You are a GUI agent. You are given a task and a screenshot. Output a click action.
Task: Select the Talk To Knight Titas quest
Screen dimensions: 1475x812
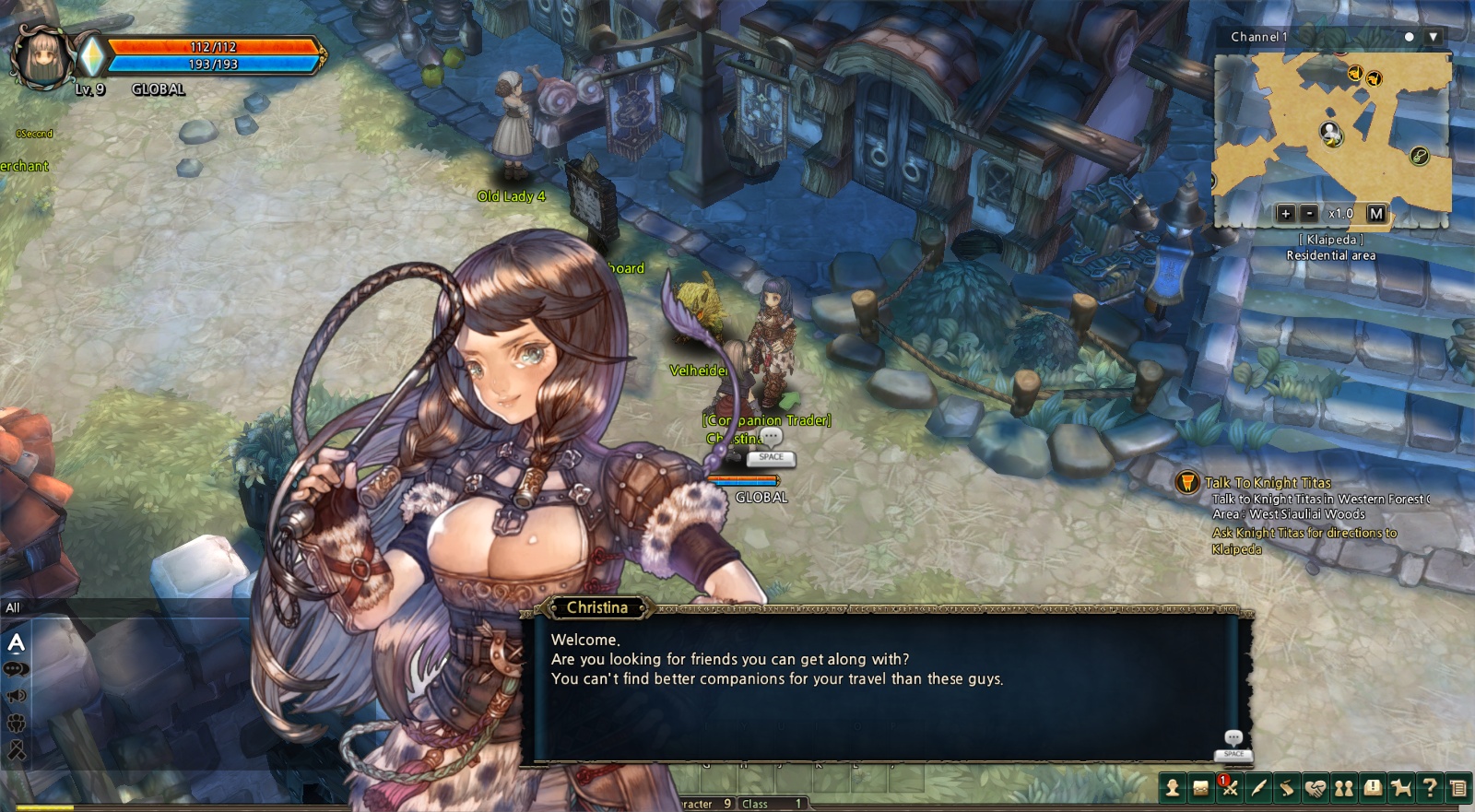point(1268,483)
